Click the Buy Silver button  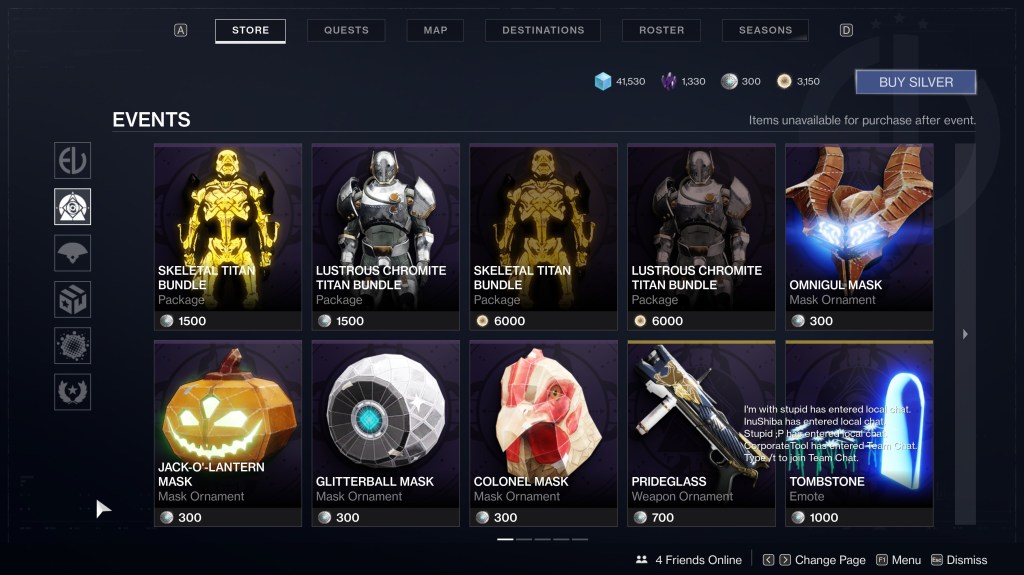tap(915, 82)
